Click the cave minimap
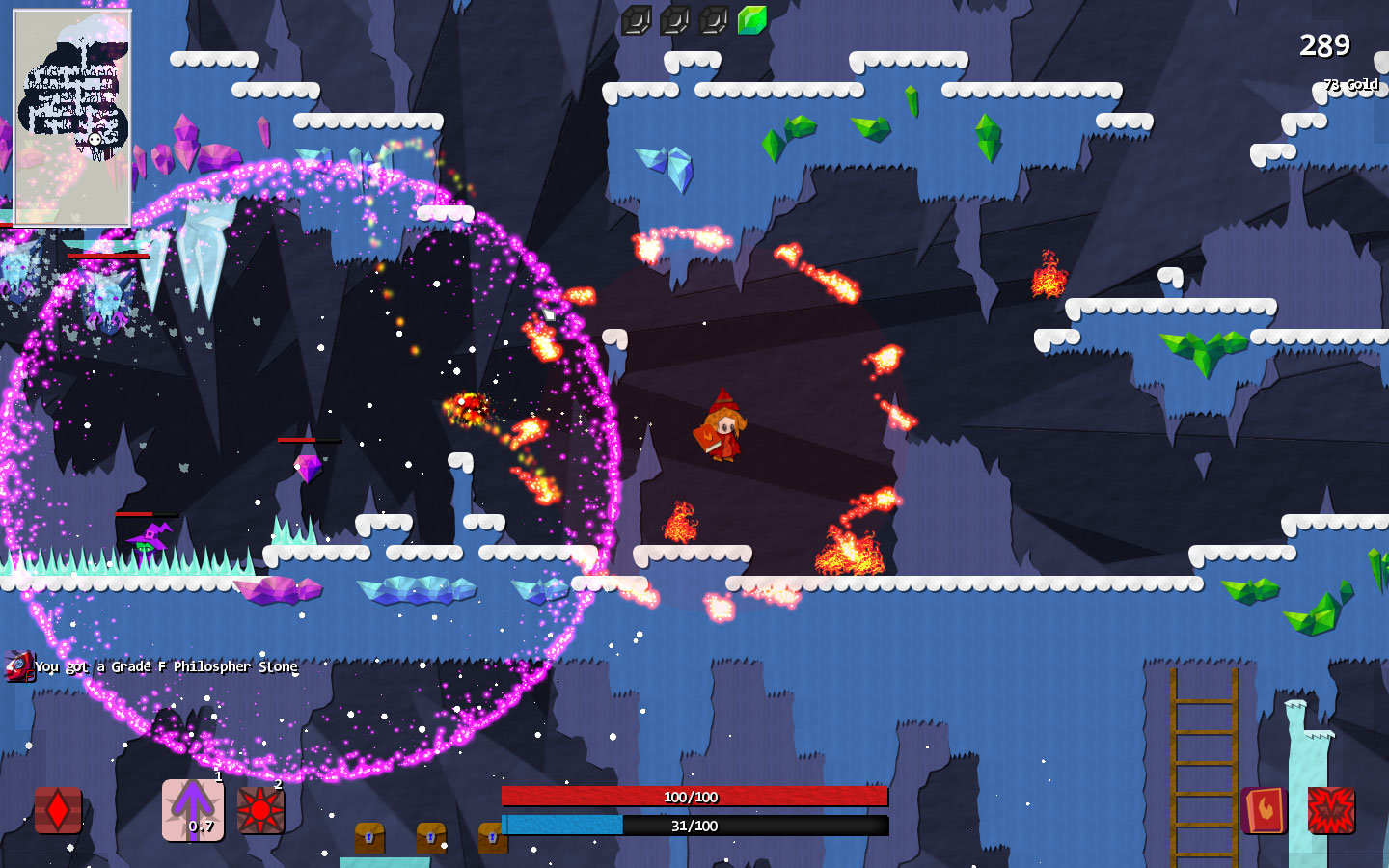The width and height of the screenshot is (1389, 868). click(x=72, y=118)
